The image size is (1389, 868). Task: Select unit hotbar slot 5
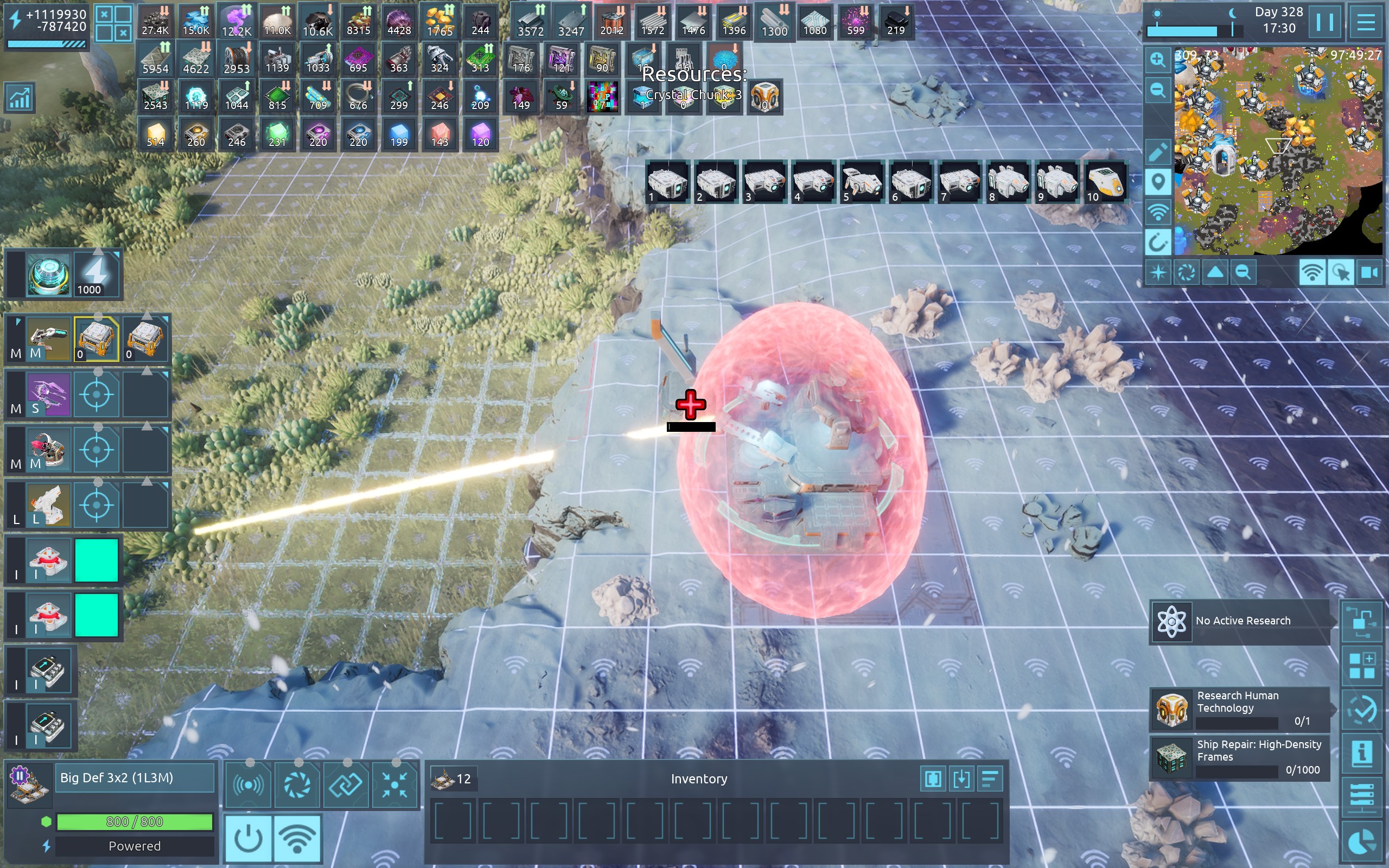[862, 182]
